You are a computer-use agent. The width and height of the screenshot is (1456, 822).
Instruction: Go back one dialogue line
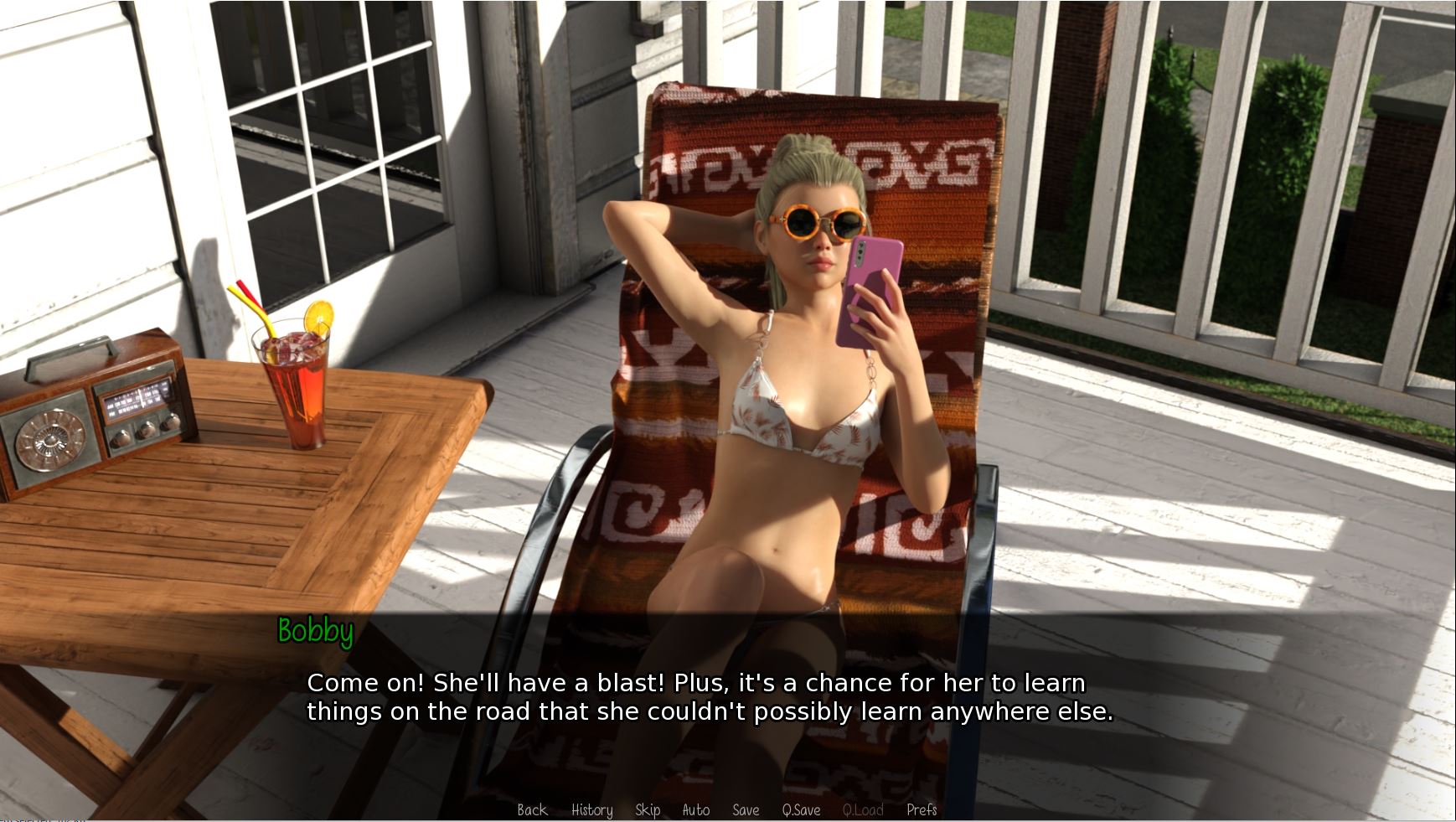coord(532,809)
